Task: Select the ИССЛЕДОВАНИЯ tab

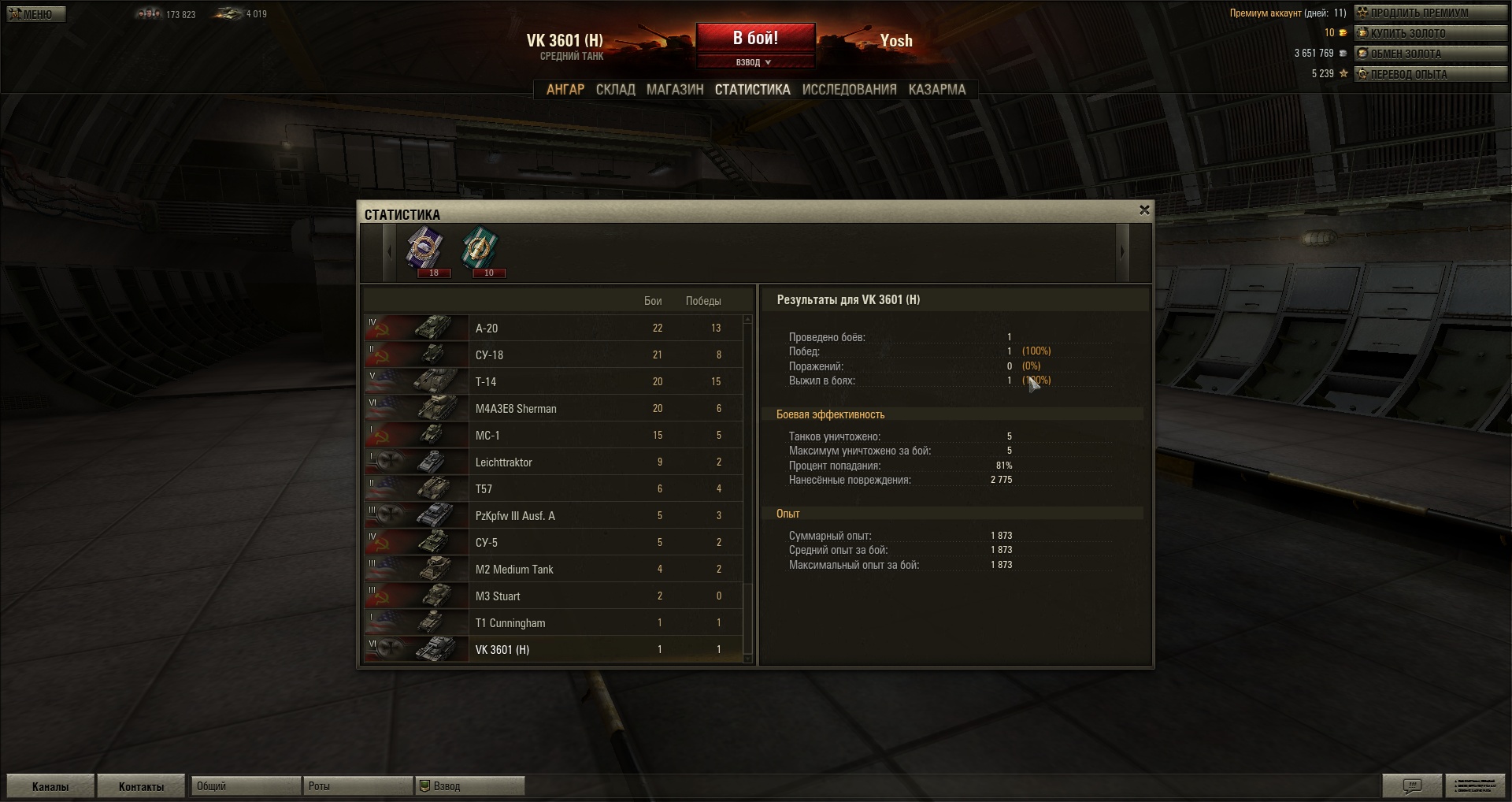Action: click(849, 90)
